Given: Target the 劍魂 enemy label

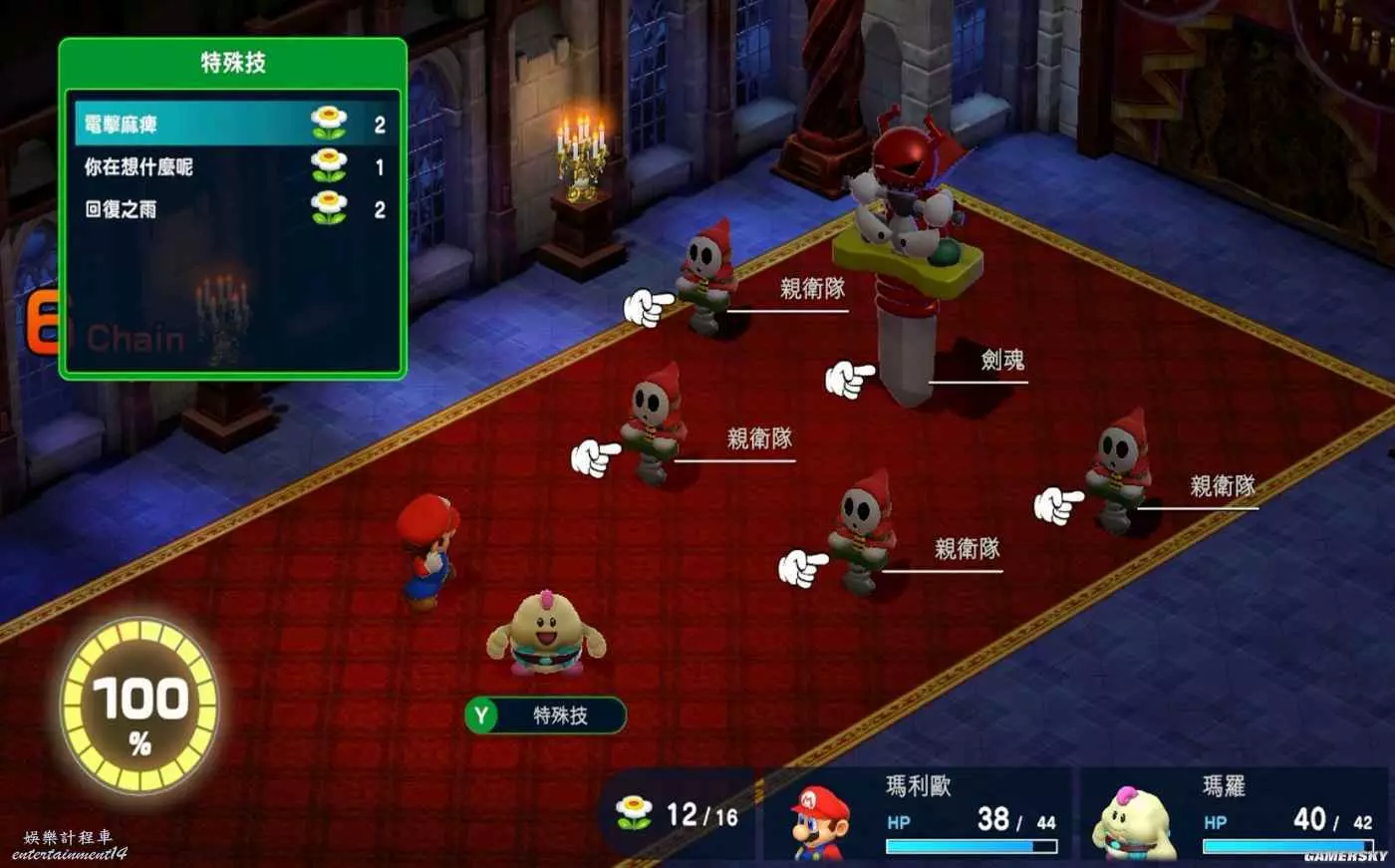Looking at the screenshot, I should [1001, 360].
